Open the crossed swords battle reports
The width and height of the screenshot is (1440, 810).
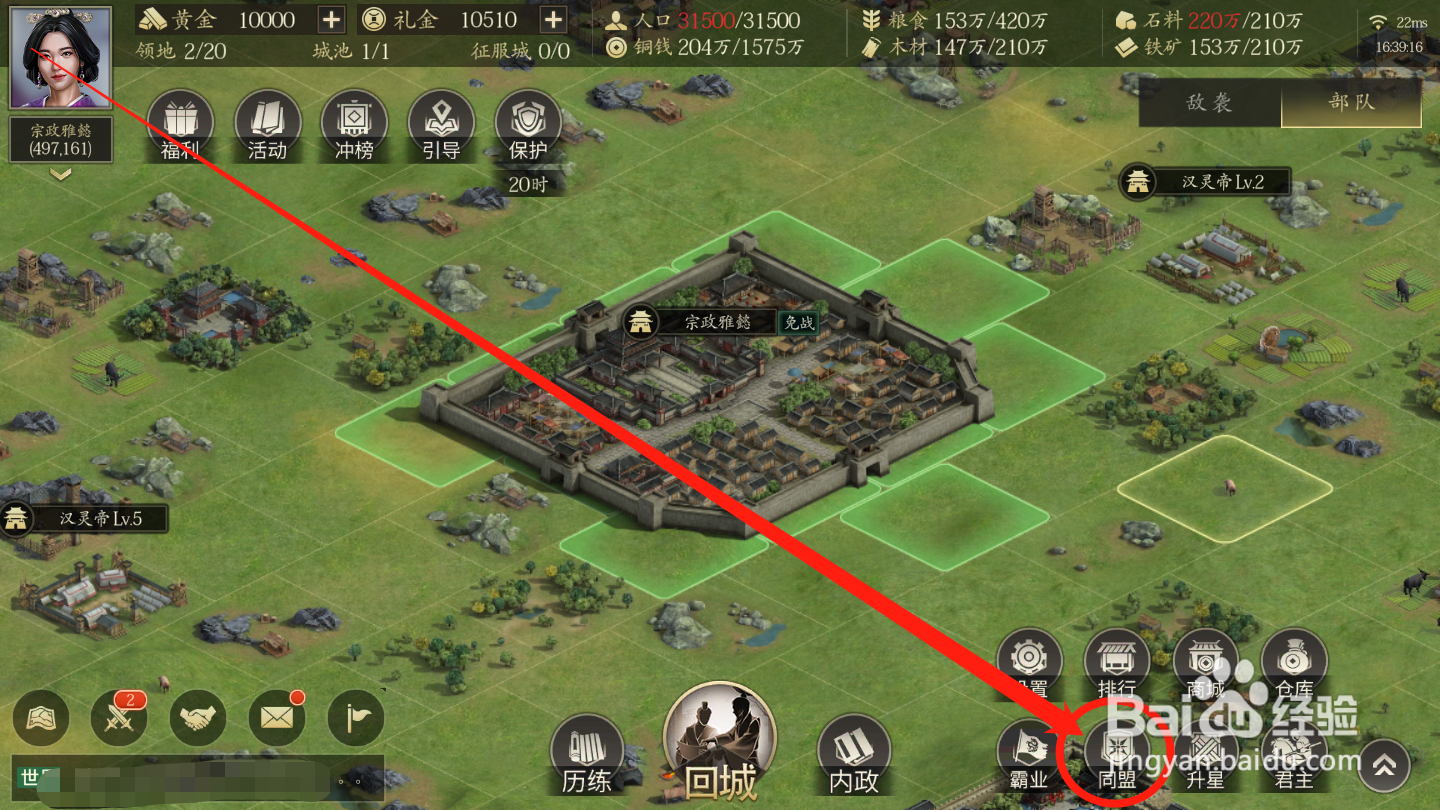click(x=119, y=718)
